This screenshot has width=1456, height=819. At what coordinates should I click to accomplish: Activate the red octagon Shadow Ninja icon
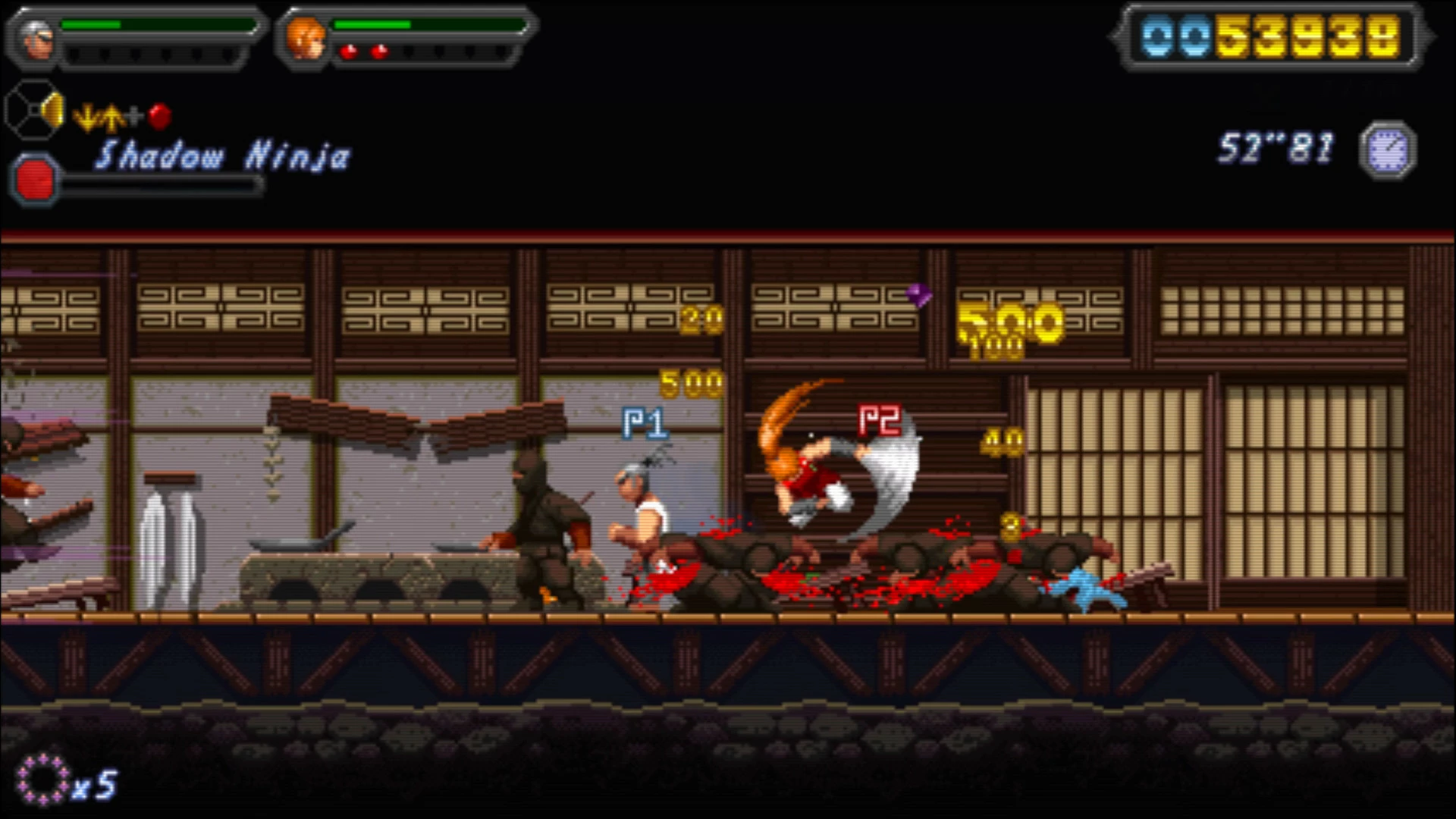35,180
